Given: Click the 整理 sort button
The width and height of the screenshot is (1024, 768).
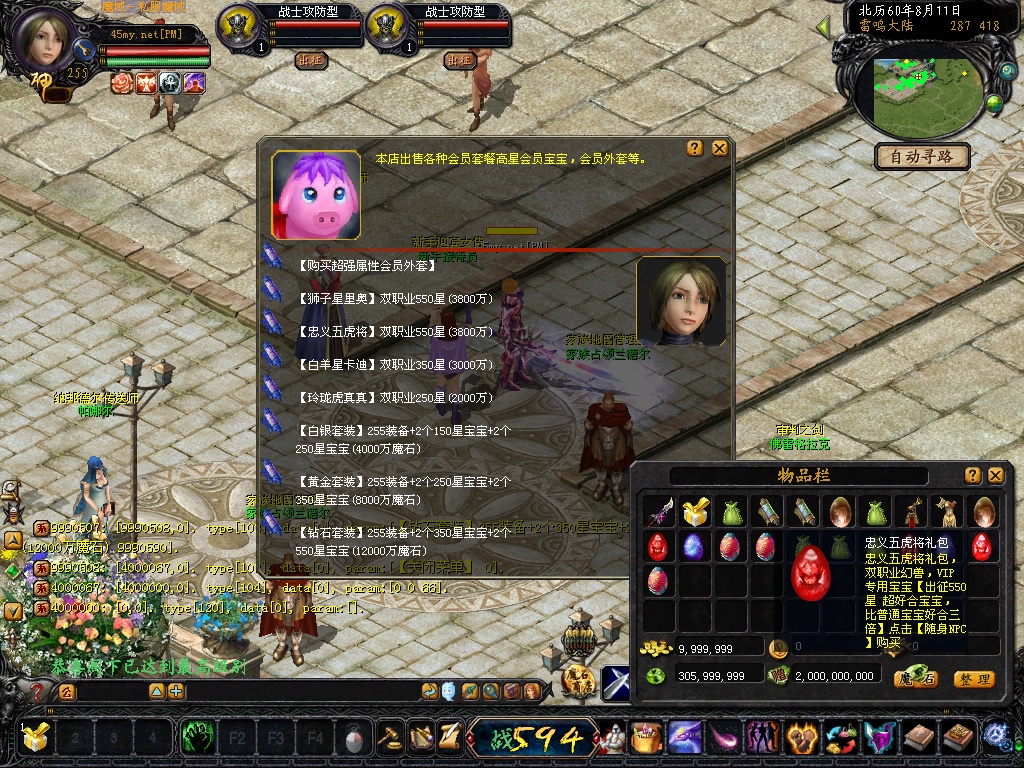Looking at the screenshot, I should tap(973, 679).
